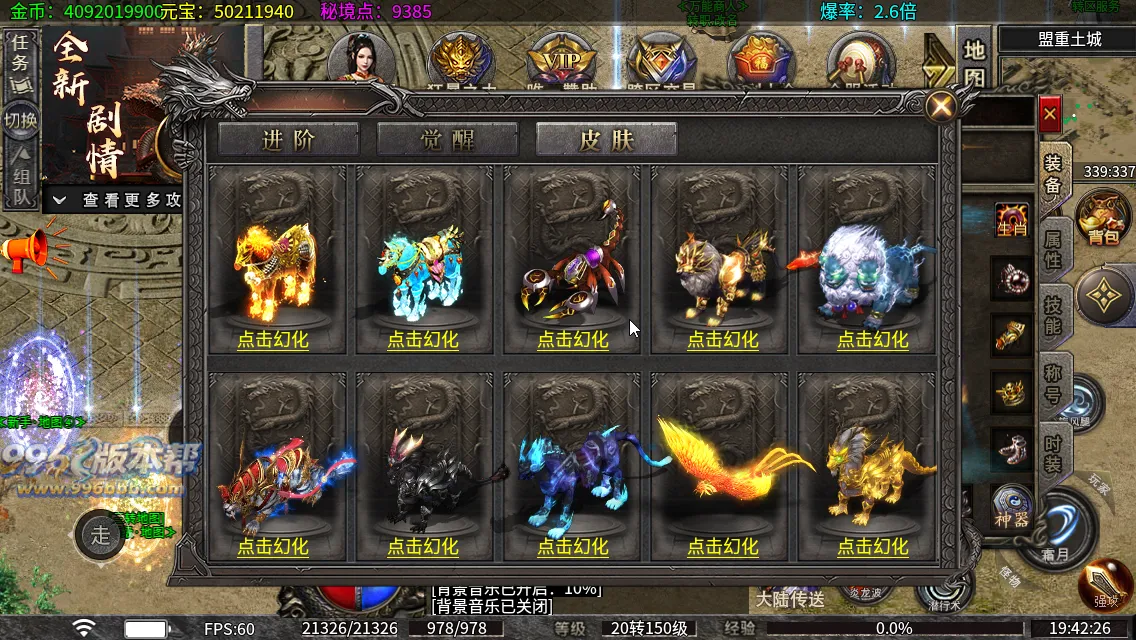Click 点击幻化 under the cyan ice horse

point(423,339)
